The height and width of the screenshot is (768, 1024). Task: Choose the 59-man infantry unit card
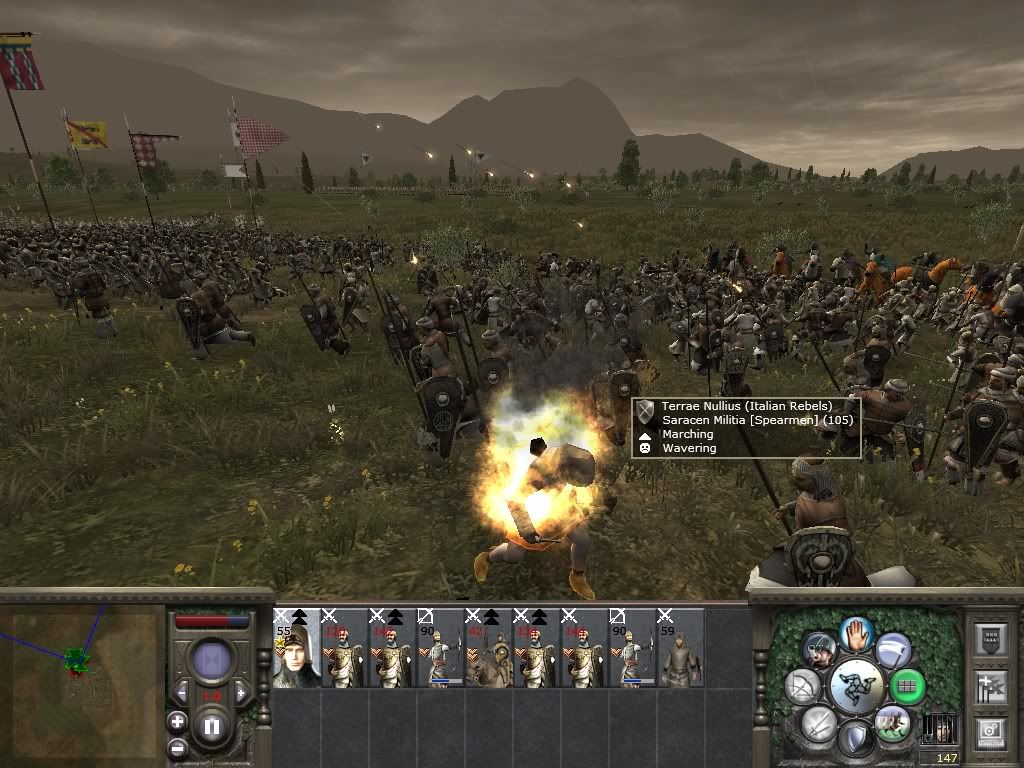pos(680,648)
